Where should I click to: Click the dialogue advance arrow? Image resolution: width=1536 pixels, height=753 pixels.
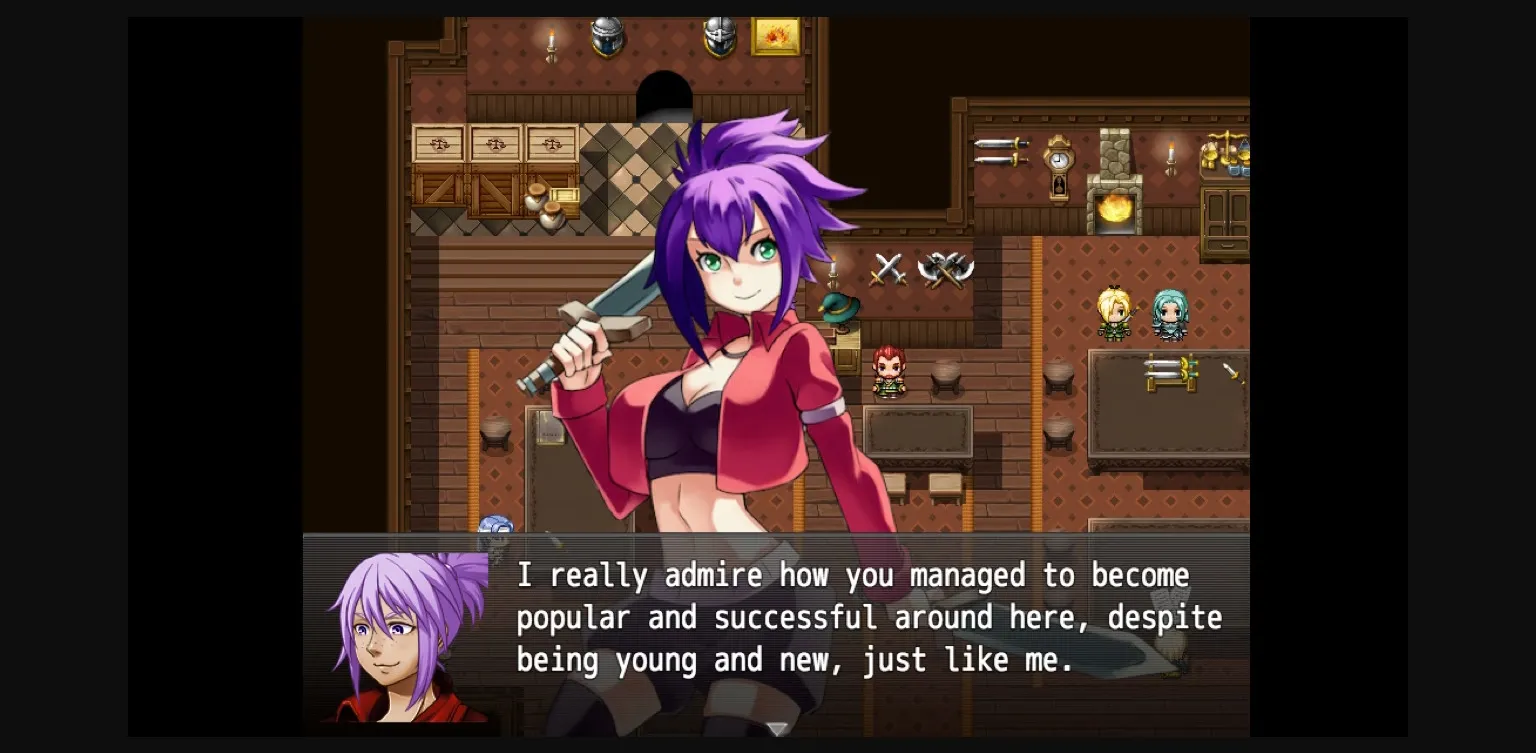777,730
